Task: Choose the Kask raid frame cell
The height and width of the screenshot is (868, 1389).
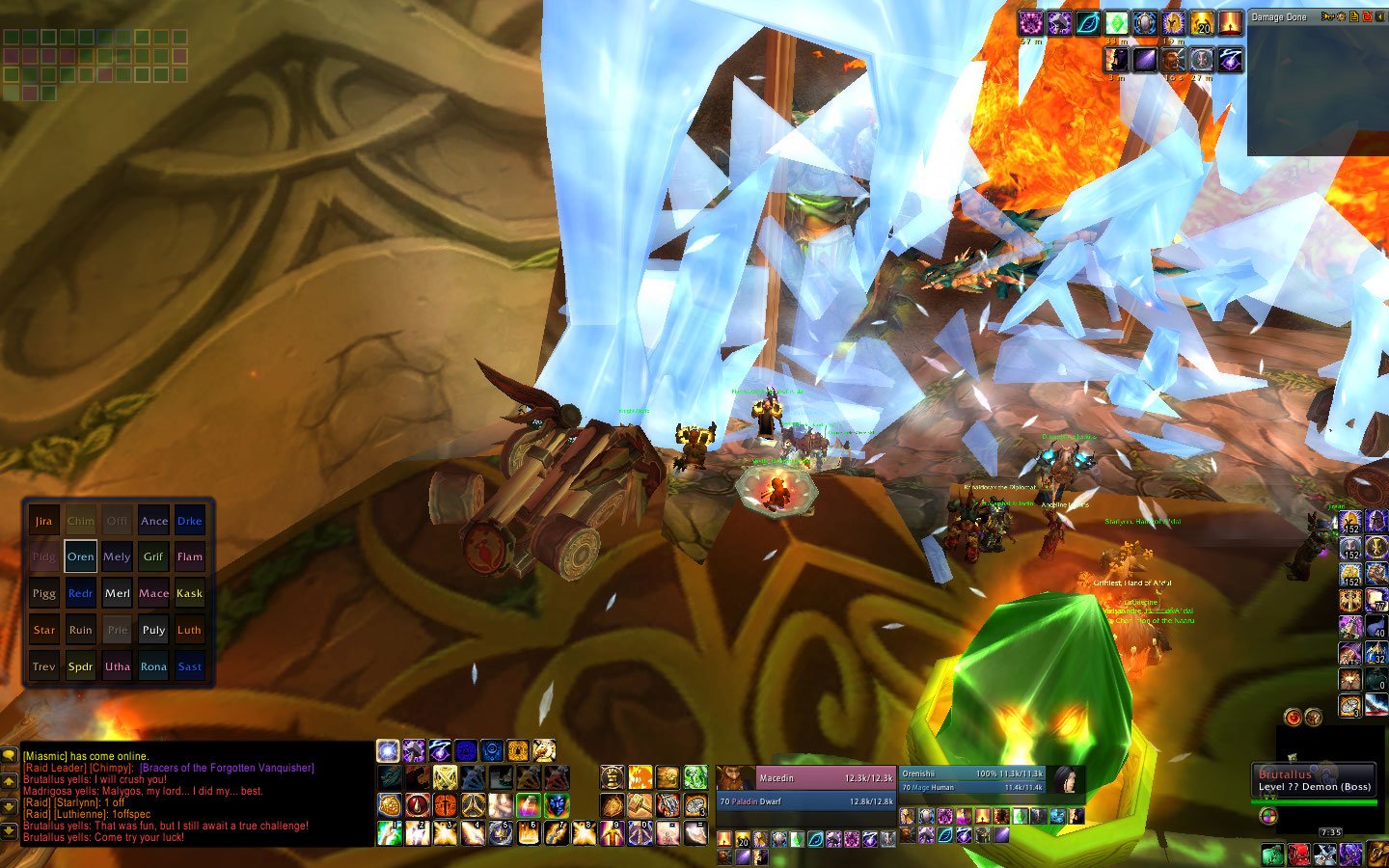Action: (190, 593)
